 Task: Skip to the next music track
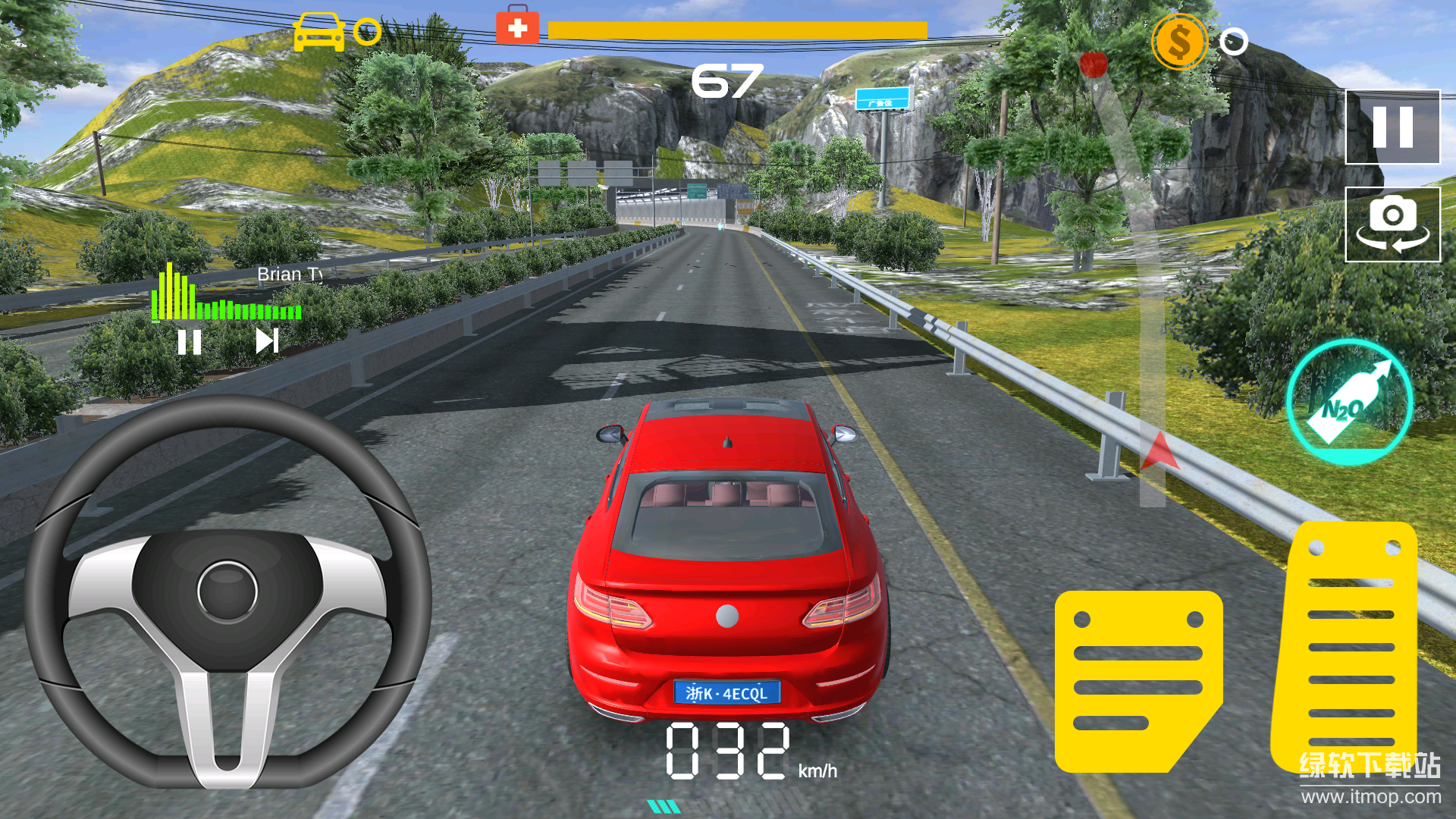[267, 341]
